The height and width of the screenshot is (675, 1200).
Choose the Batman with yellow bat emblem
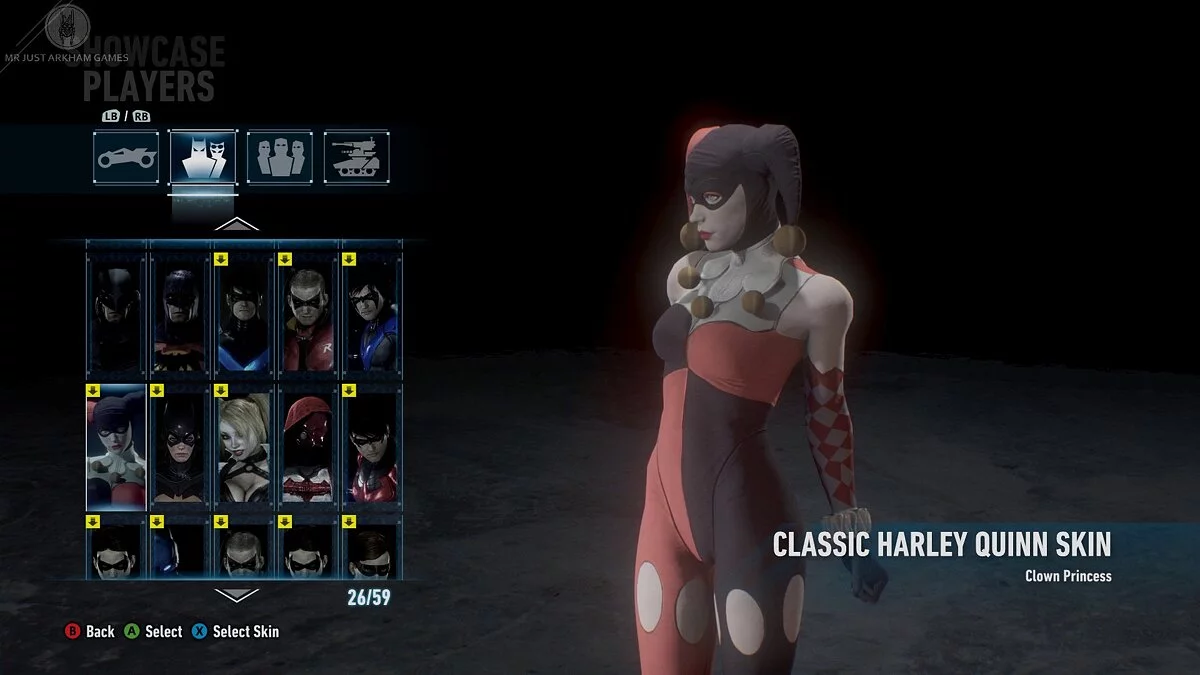pos(180,312)
